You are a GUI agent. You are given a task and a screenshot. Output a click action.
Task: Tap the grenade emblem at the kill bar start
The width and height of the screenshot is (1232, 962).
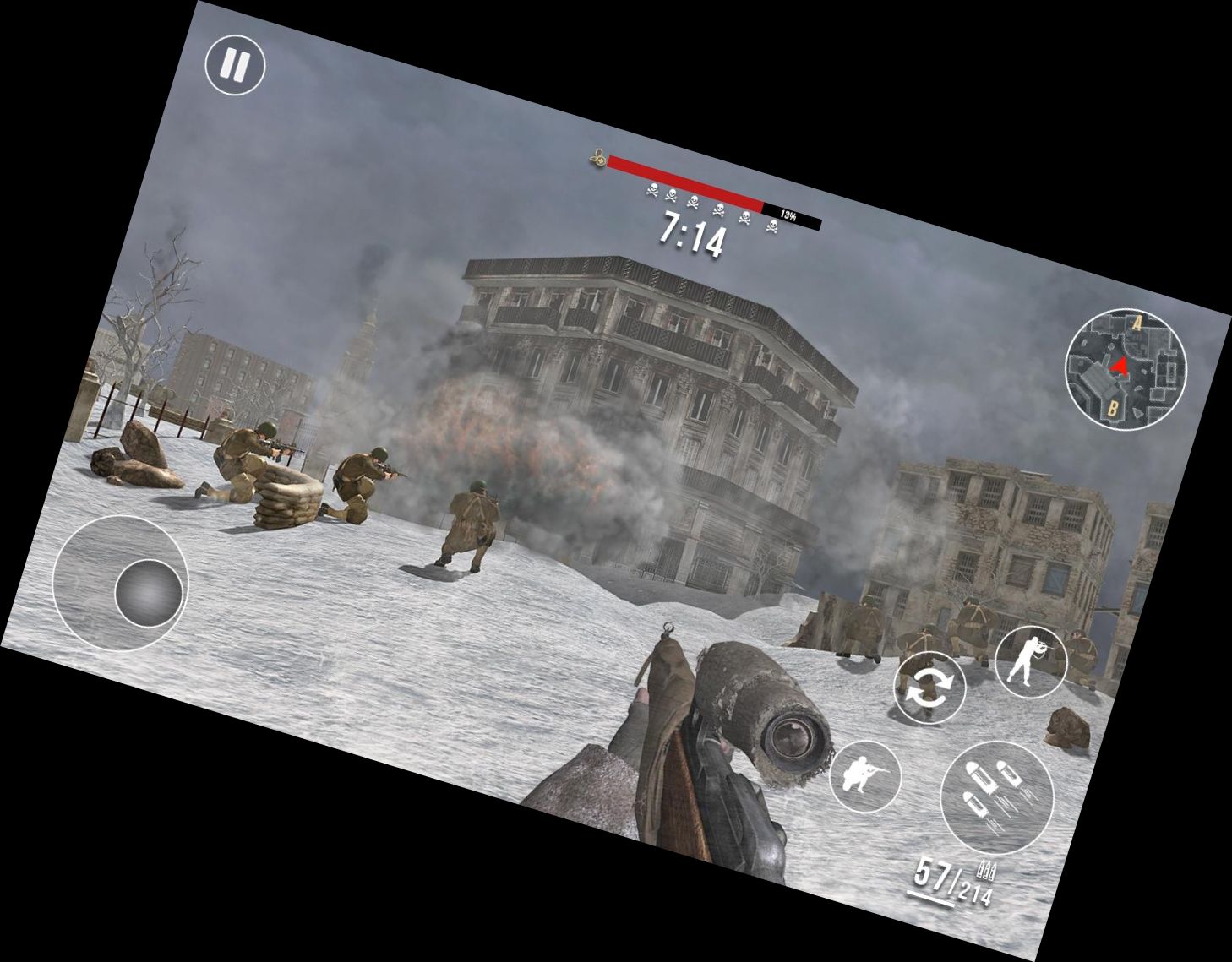pyautogui.click(x=597, y=158)
